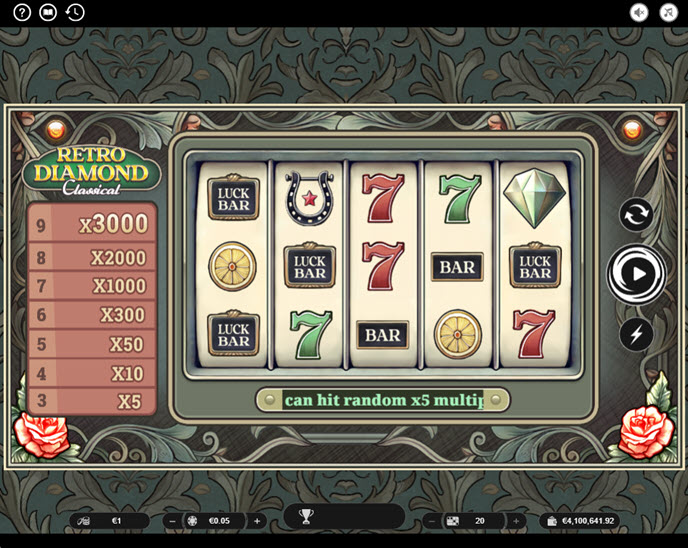The height and width of the screenshot is (548, 688).
Task: Increase the number of lines from 20
Action: point(517,521)
